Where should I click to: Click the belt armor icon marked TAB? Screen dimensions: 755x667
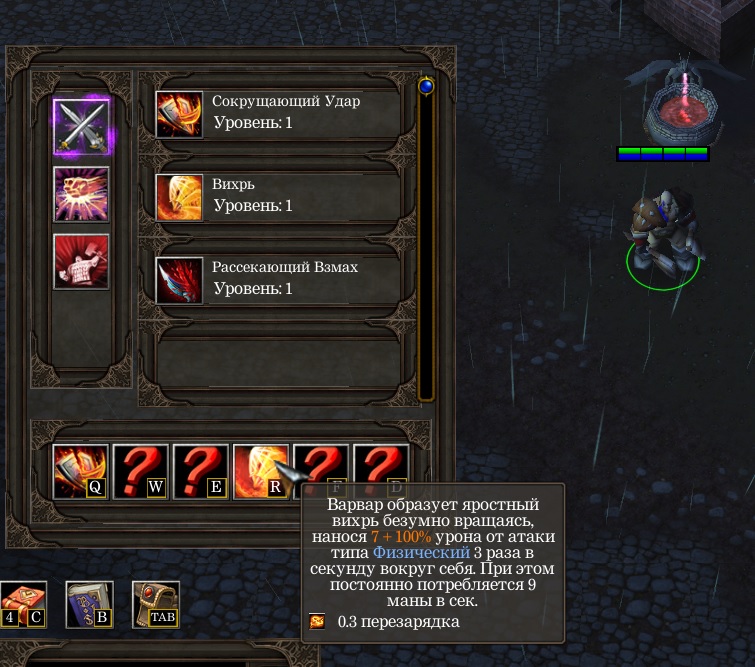[x=156, y=605]
